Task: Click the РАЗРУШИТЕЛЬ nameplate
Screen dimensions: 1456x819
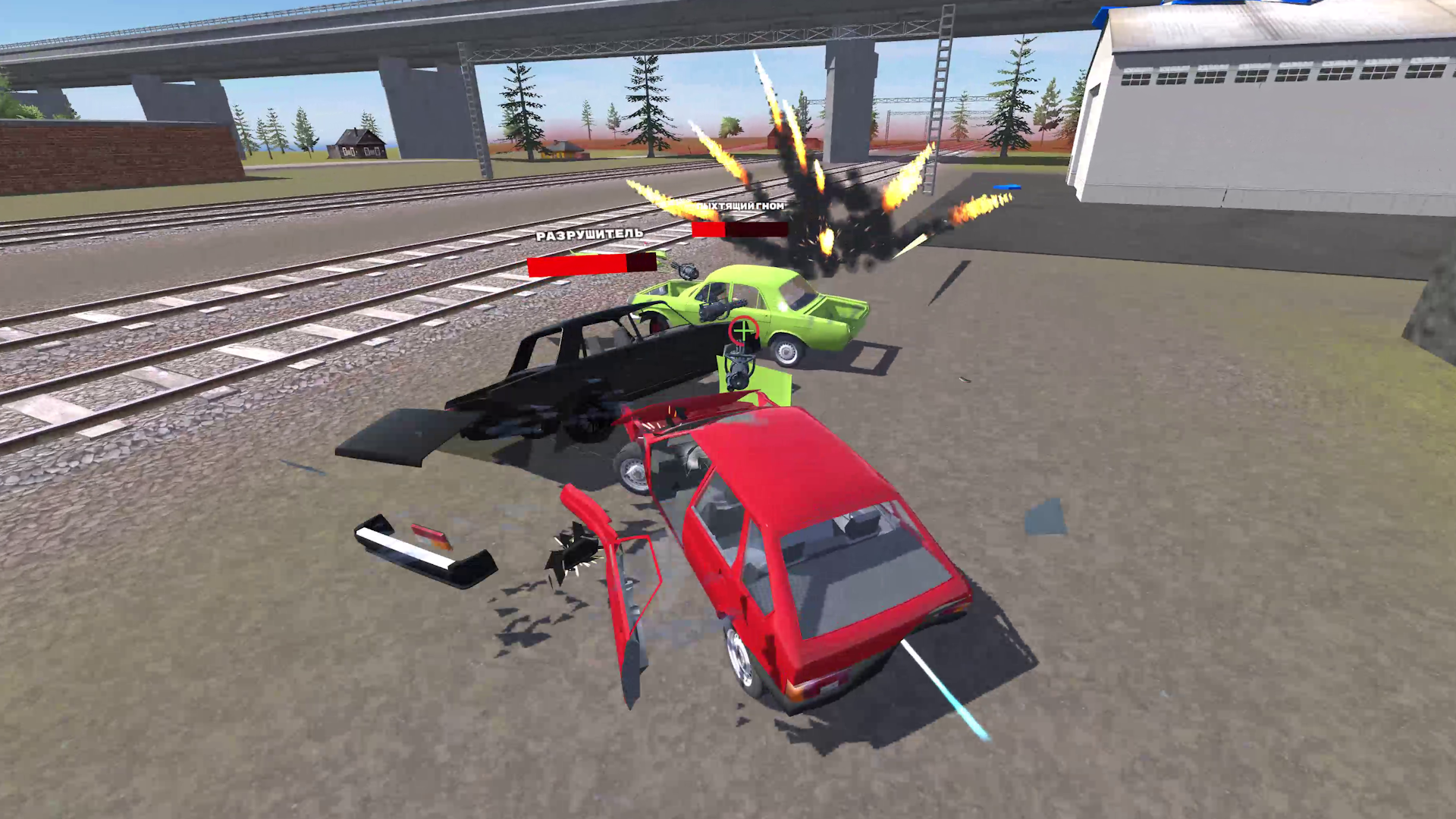Action: [588, 237]
